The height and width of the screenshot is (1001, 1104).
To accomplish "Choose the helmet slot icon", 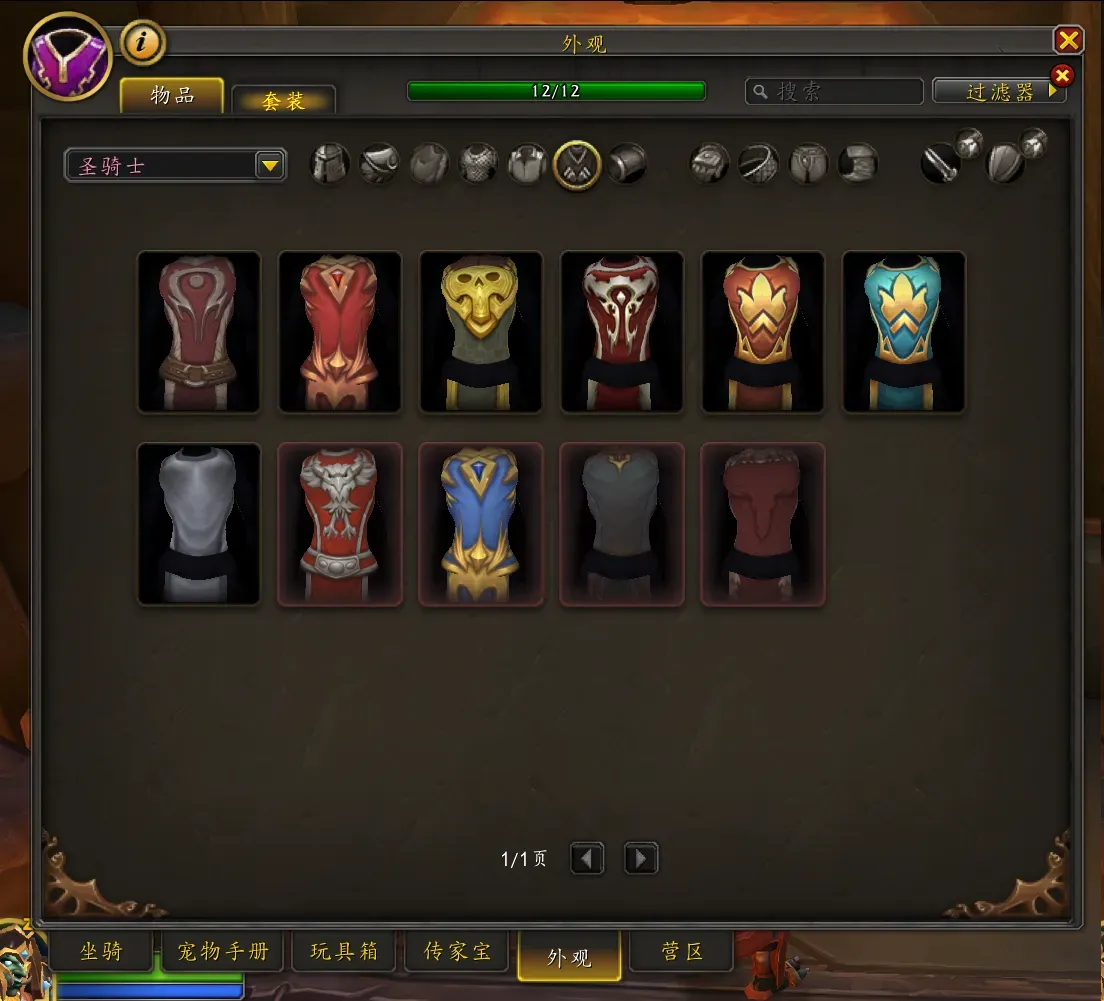I will pos(330,163).
